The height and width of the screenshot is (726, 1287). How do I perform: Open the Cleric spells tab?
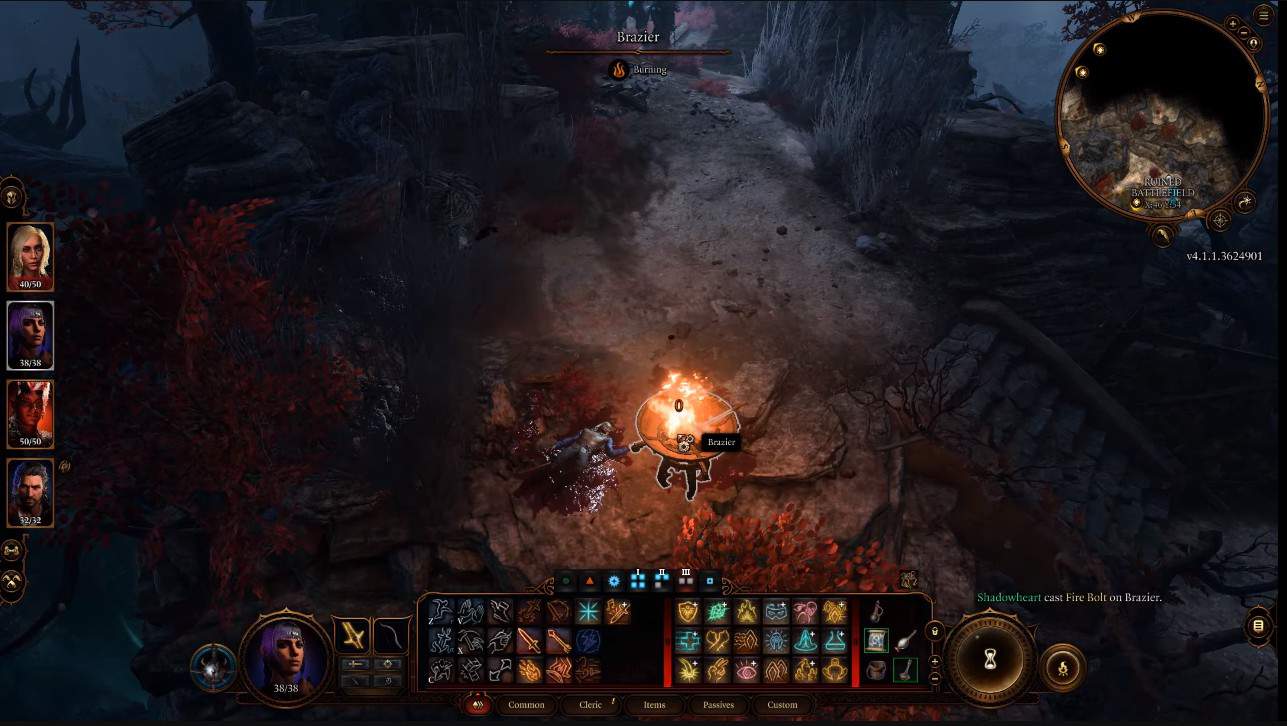tap(591, 705)
